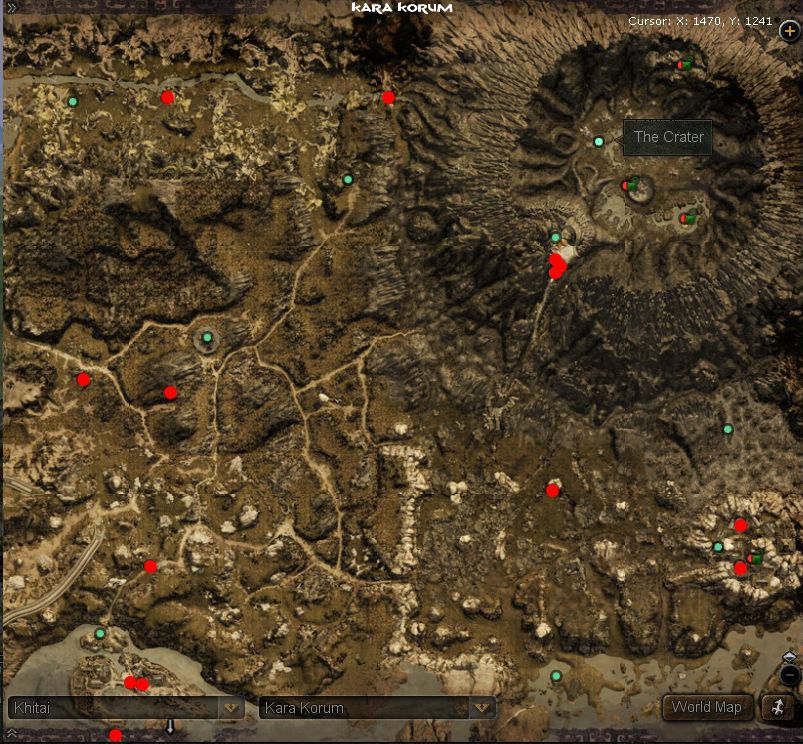Switch to the World Map view
The height and width of the screenshot is (744, 803).
point(706,707)
